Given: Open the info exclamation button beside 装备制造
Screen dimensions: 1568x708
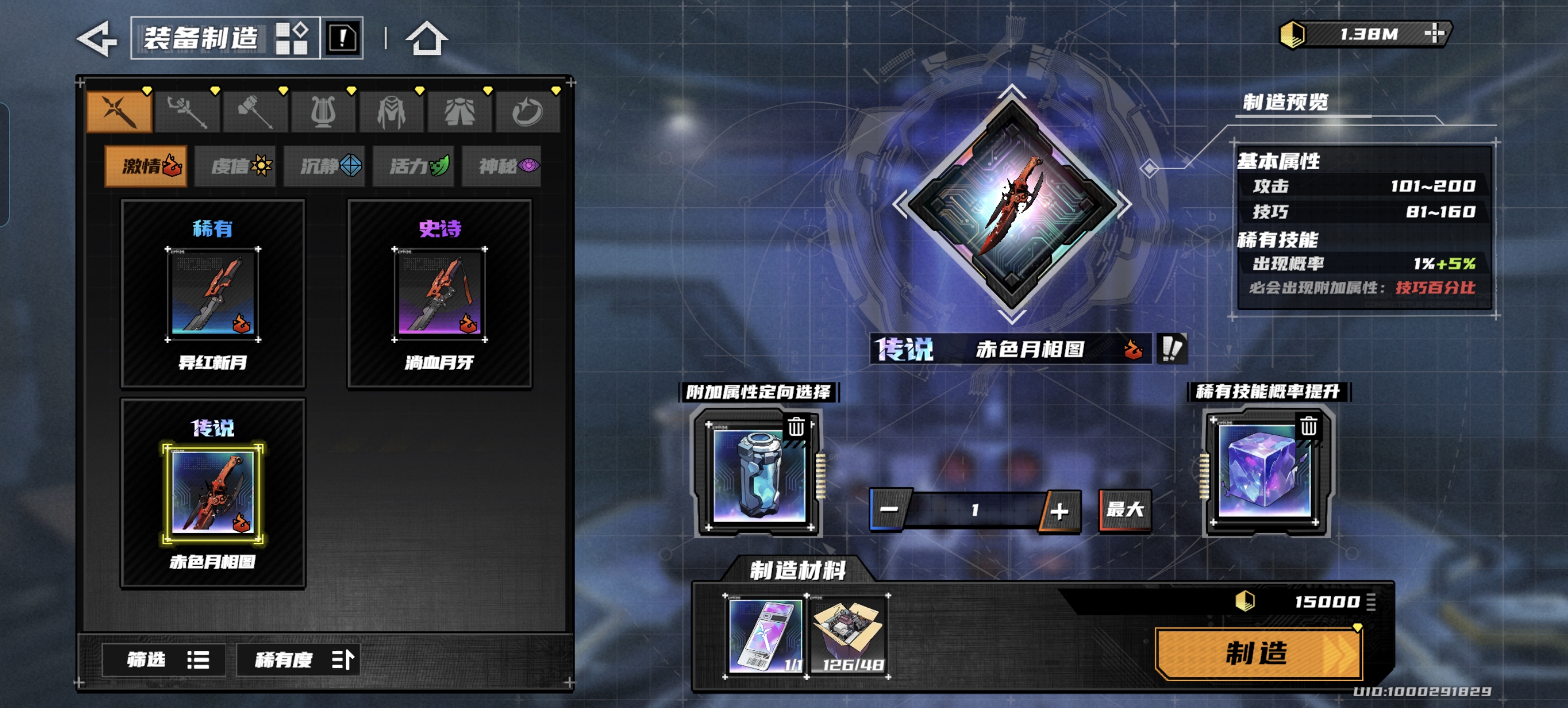Looking at the screenshot, I should [x=343, y=38].
